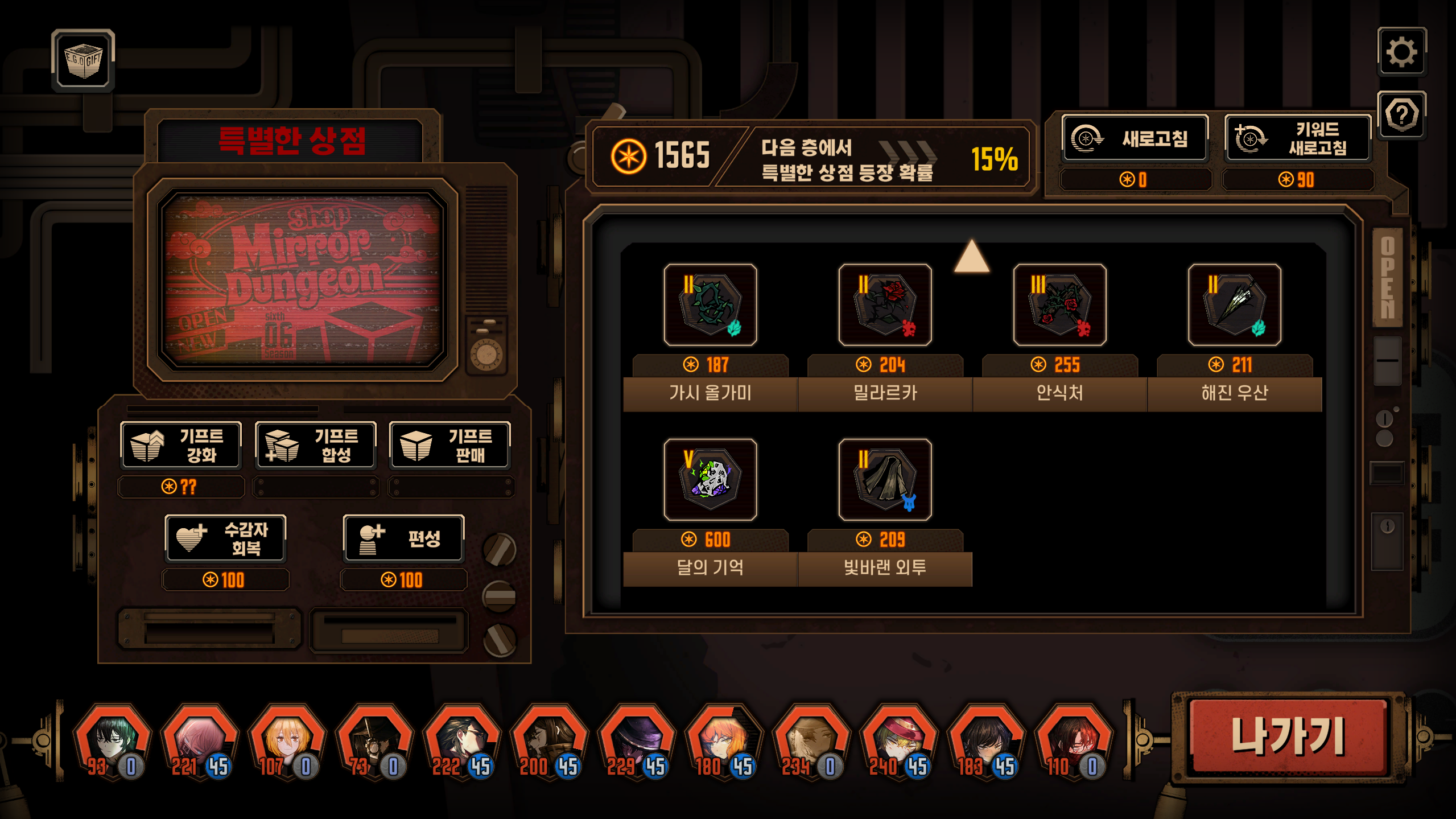The image size is (1456, 819).
Task: Select the 해진 우산 umbrella gift
Action: tap(1234, 305)
